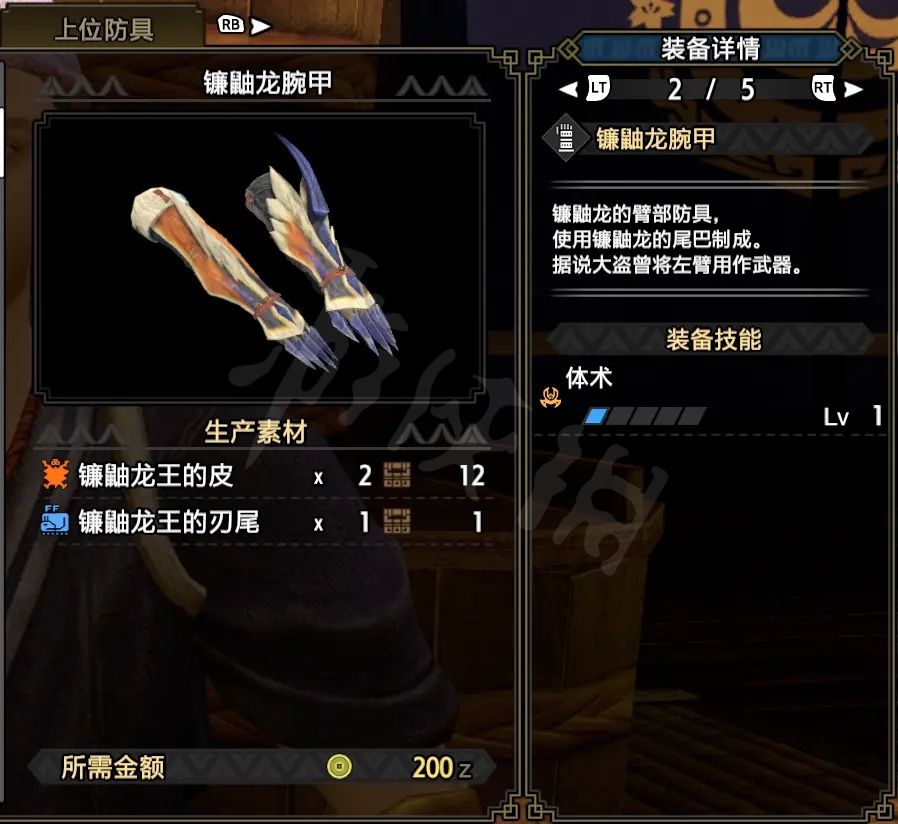
Task: Go to the previous equipment details page arrow
Action: click(569, 89)
